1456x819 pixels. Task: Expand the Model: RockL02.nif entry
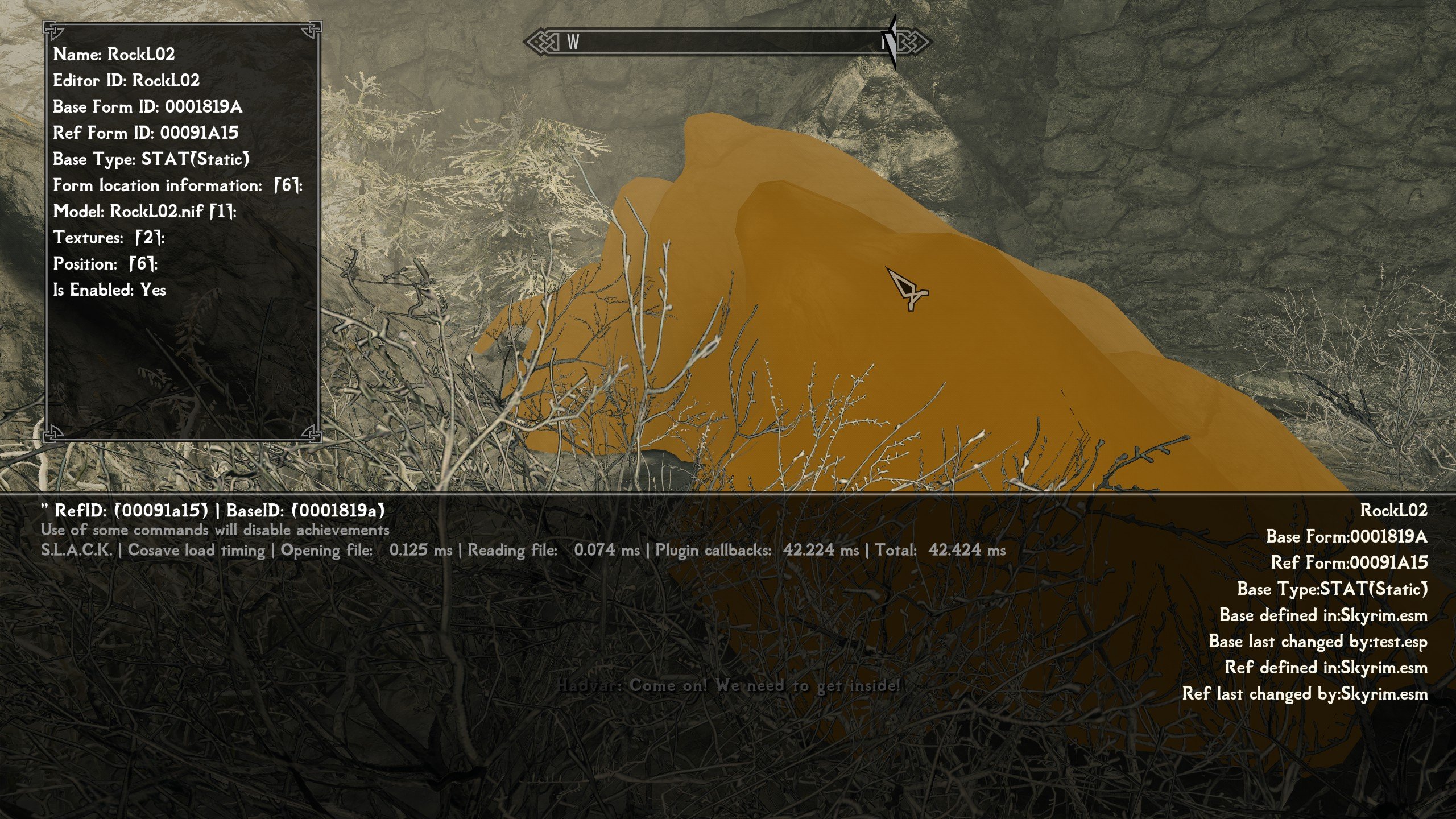(144, 212)
